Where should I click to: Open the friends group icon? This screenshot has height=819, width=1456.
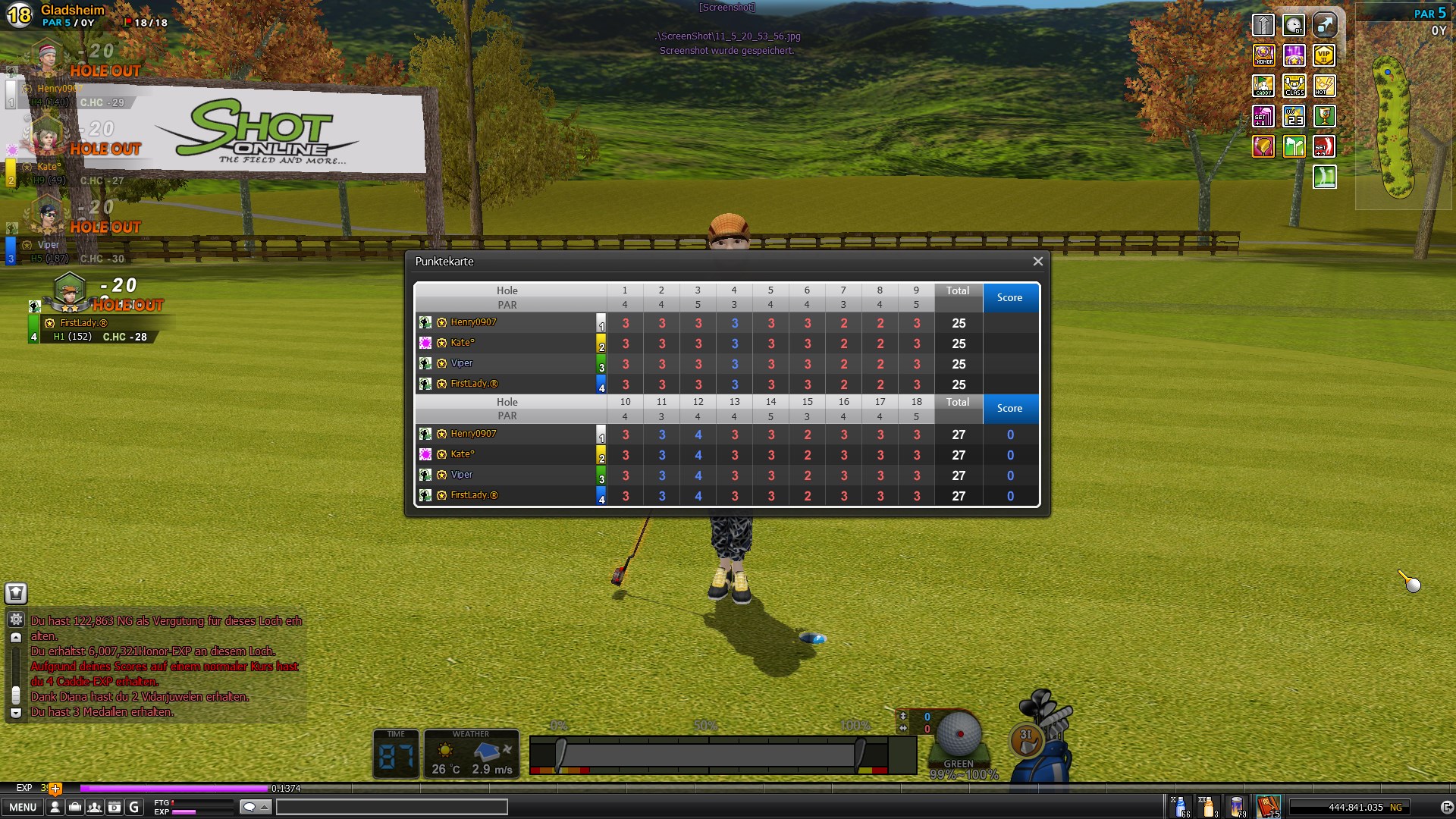click(94, 807)
